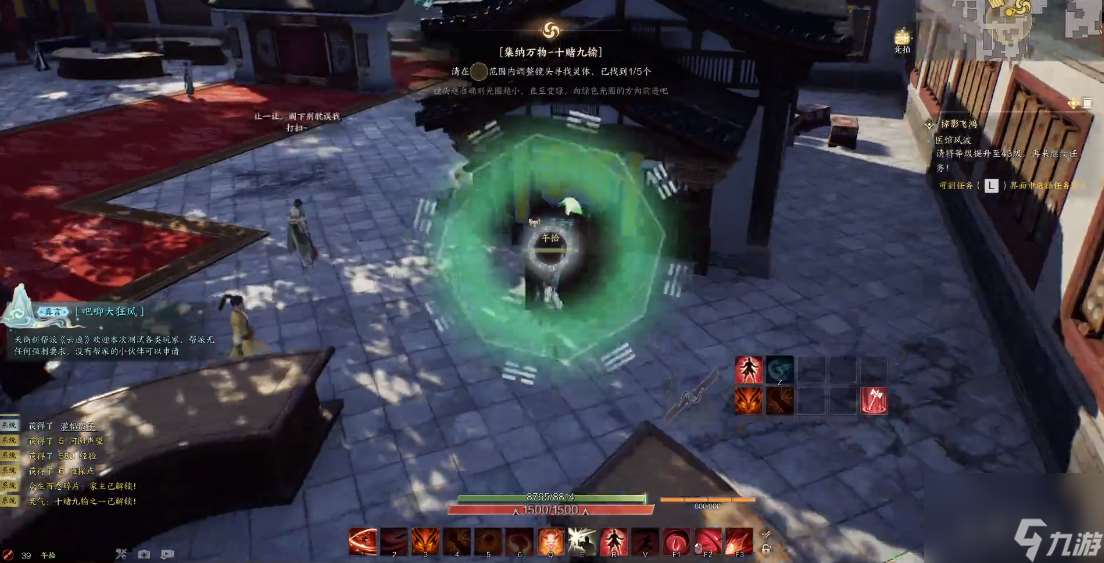Open the crossed tools settings icon
Image resolution: width=1104 pixels, height=563 pixels.
click(x=121, y=554)
